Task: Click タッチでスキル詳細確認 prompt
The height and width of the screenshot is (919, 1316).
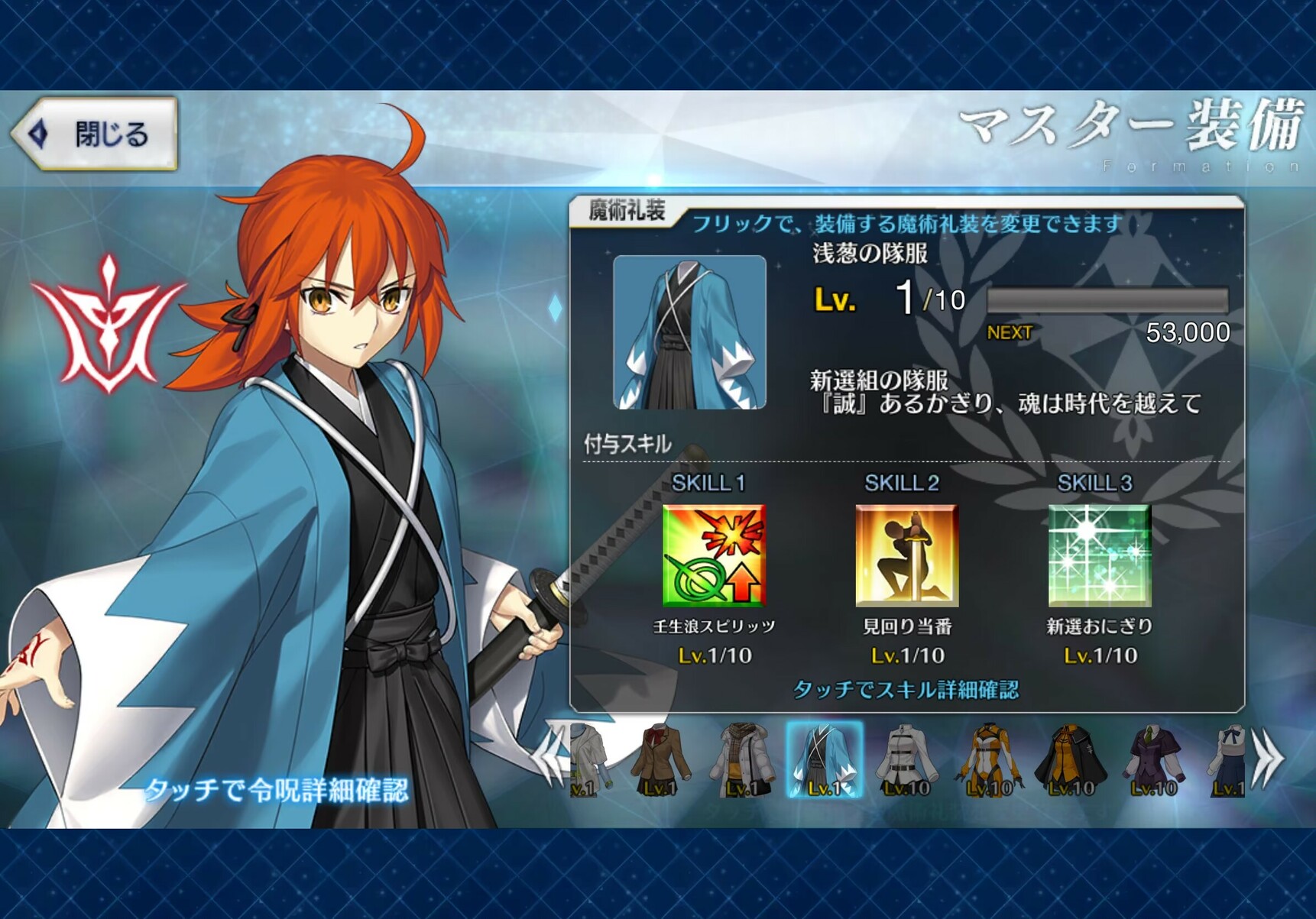Action: (x=906, y=690)
